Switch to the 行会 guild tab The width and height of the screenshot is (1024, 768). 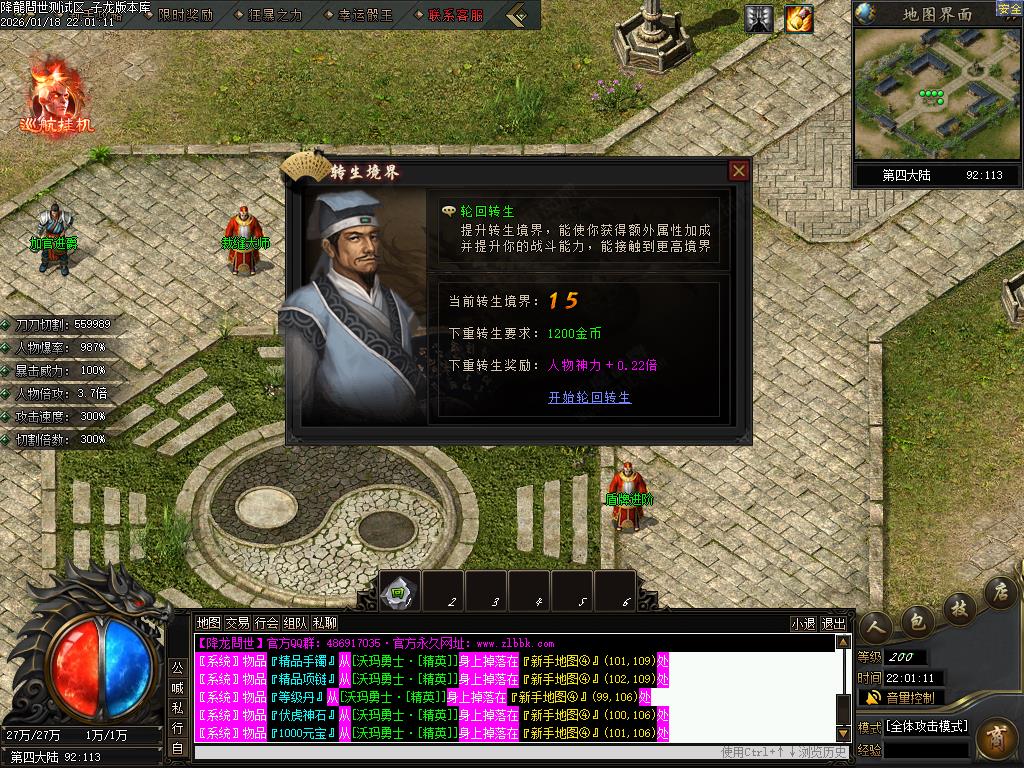pos(266,623)
